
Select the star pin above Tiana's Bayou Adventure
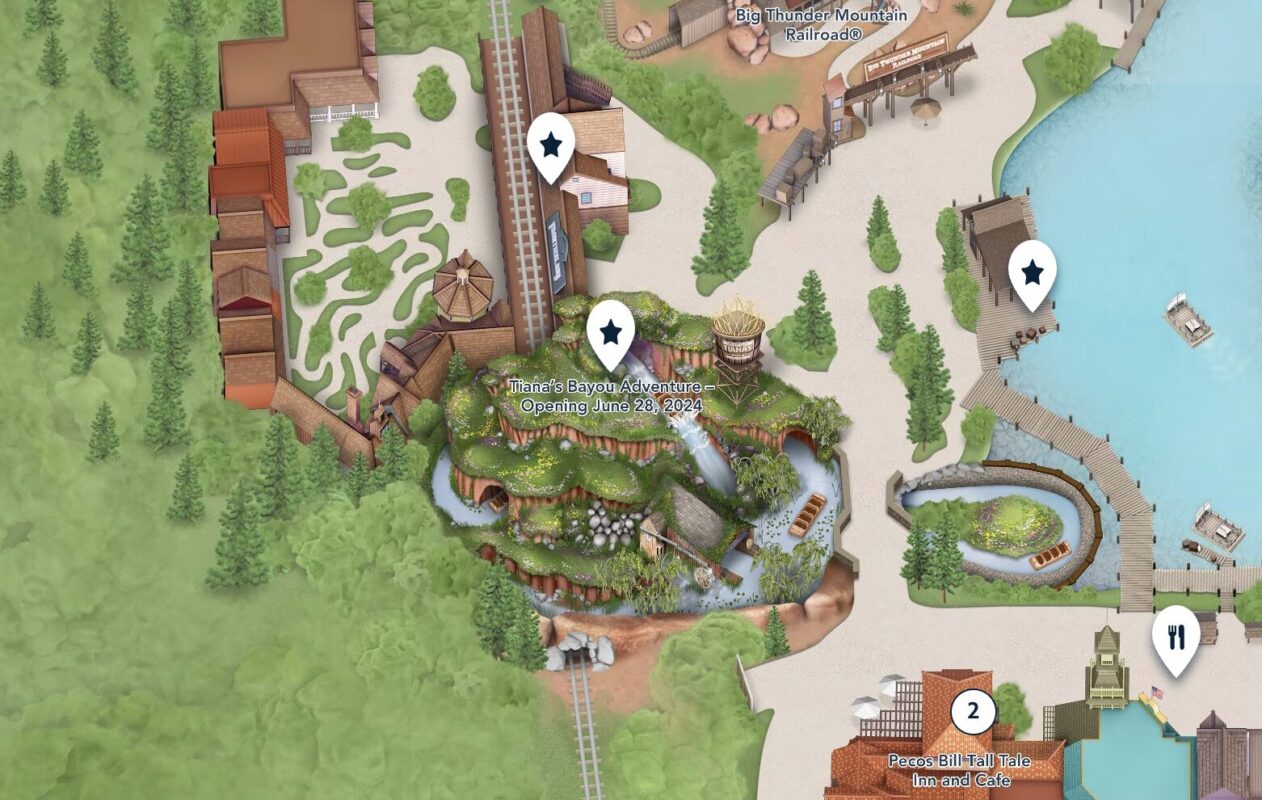click(611, 331)
